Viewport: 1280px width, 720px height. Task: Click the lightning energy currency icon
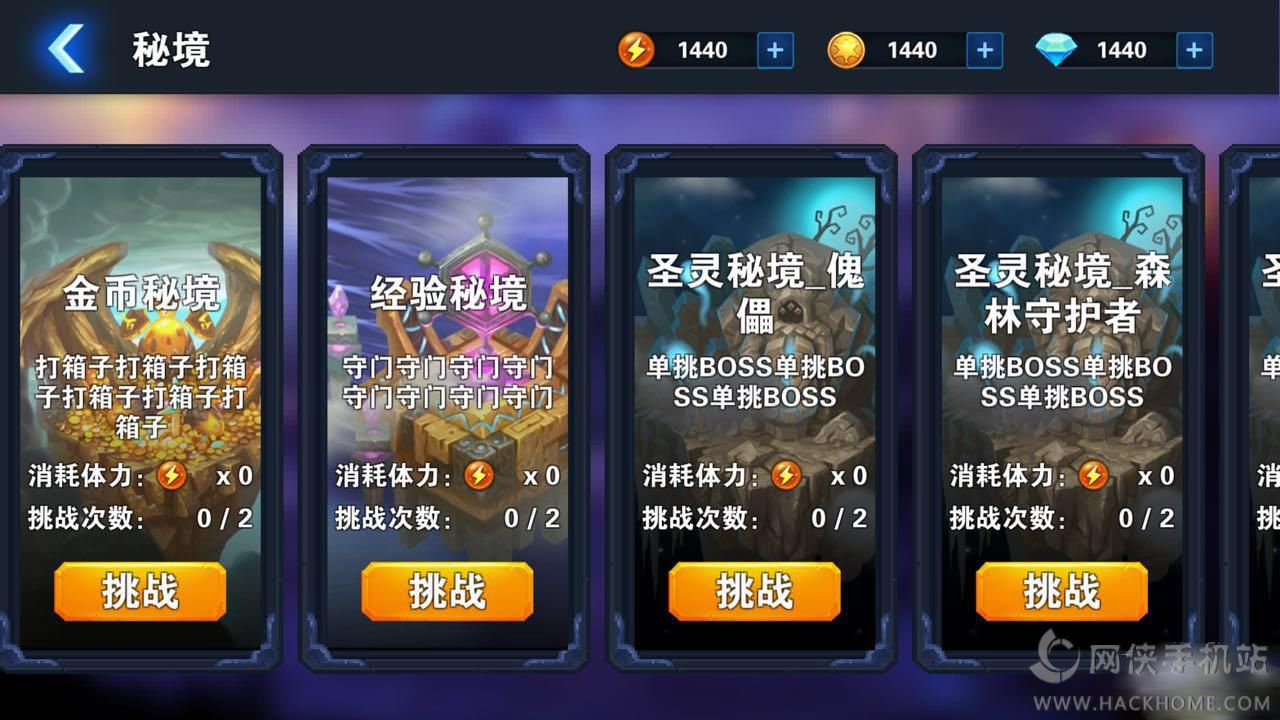click(638, 49)
